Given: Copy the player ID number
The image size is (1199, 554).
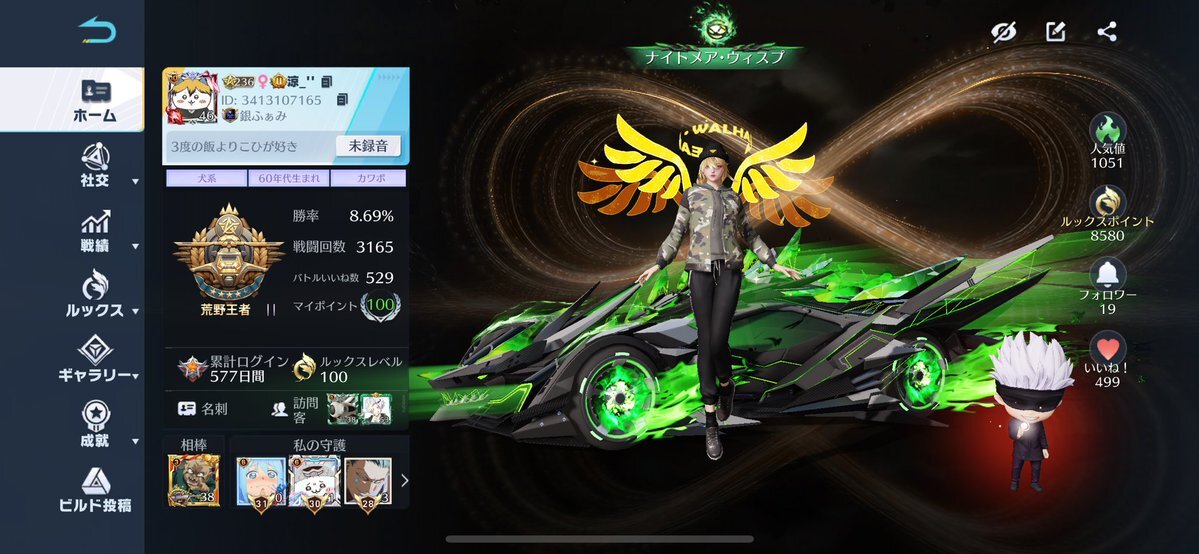Looking at the screenshot, I should point(342,100).
